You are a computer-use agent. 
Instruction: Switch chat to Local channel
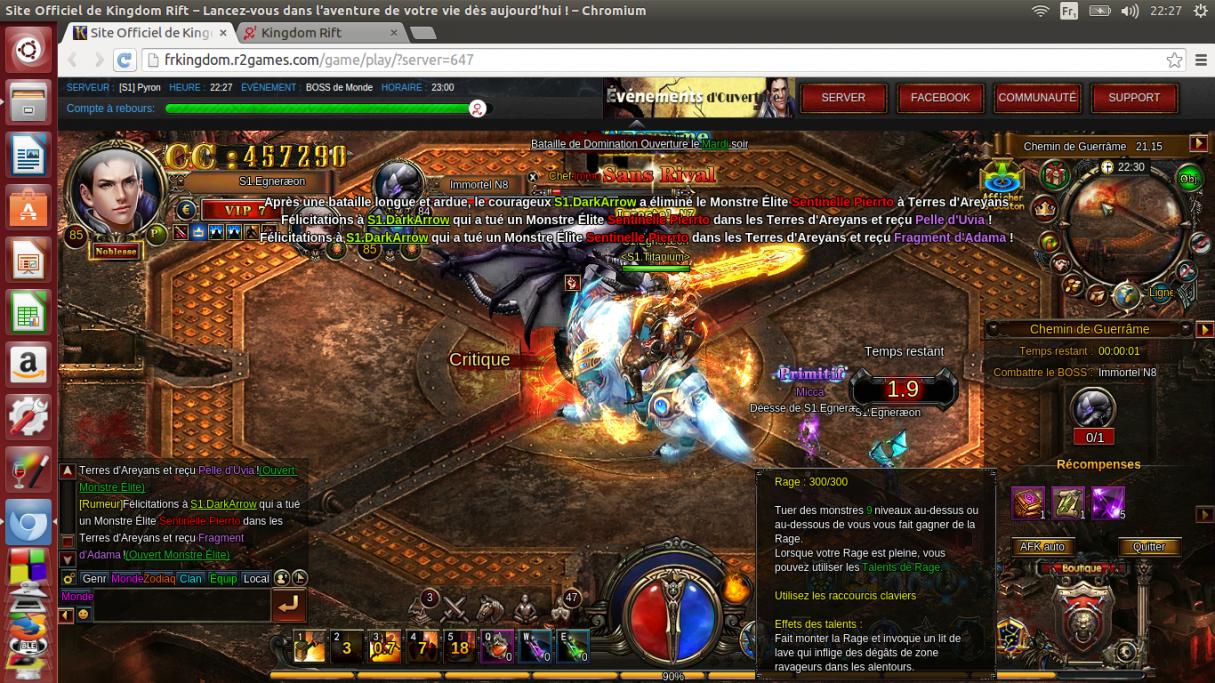point(256,579)
